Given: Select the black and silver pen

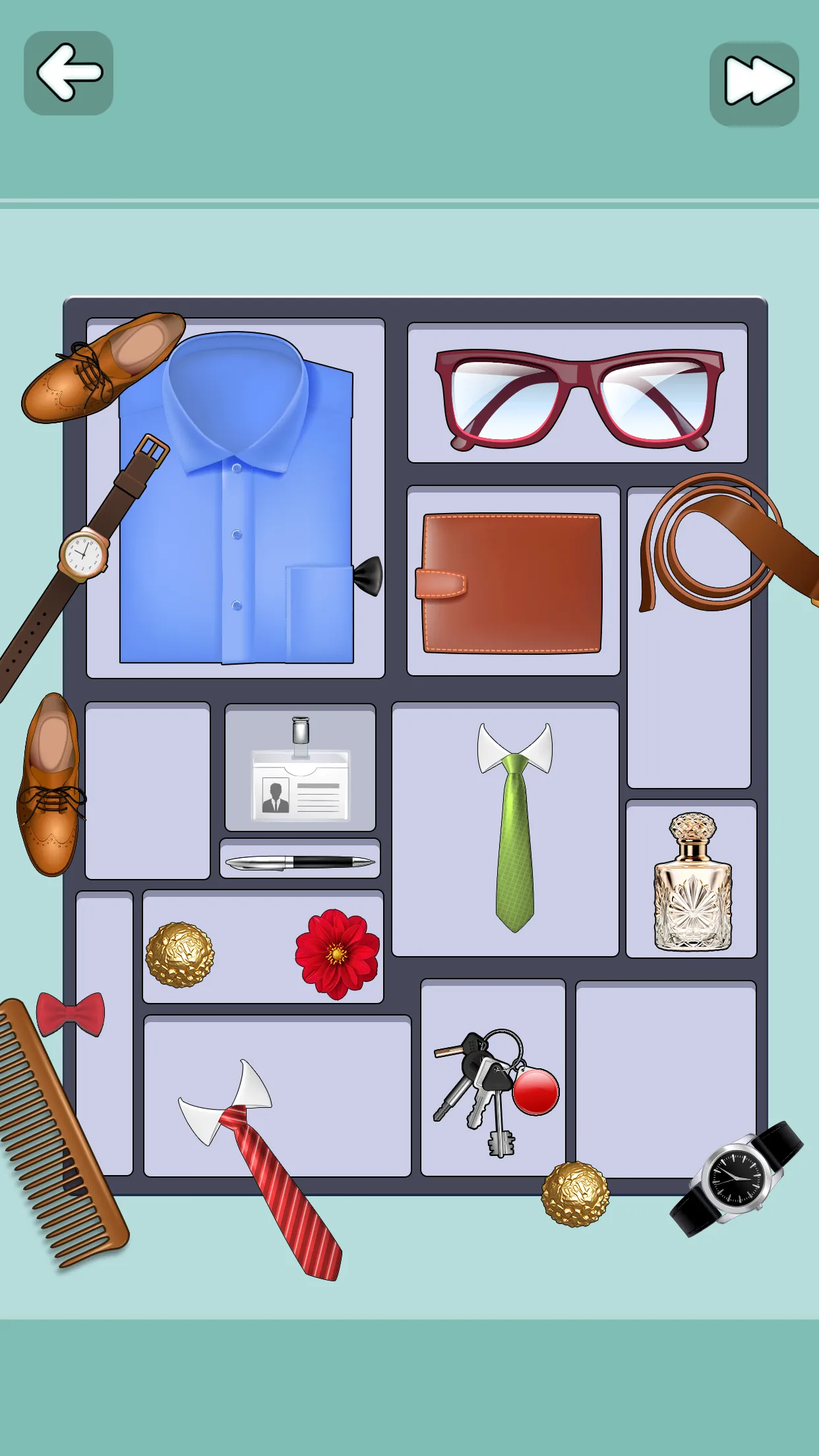Looking at the screenshot, I should 300,862.
